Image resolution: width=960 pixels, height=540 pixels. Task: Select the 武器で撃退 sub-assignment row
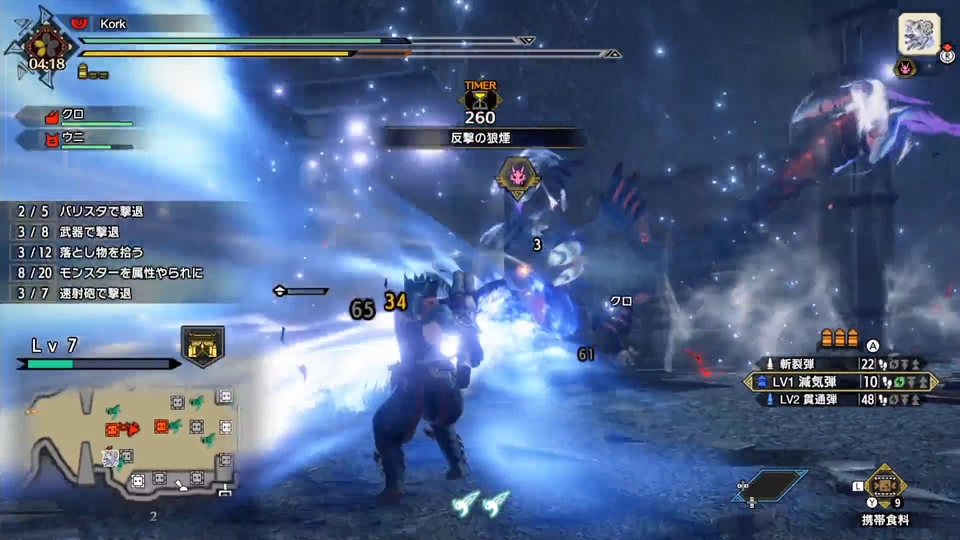tap(88, 232)
